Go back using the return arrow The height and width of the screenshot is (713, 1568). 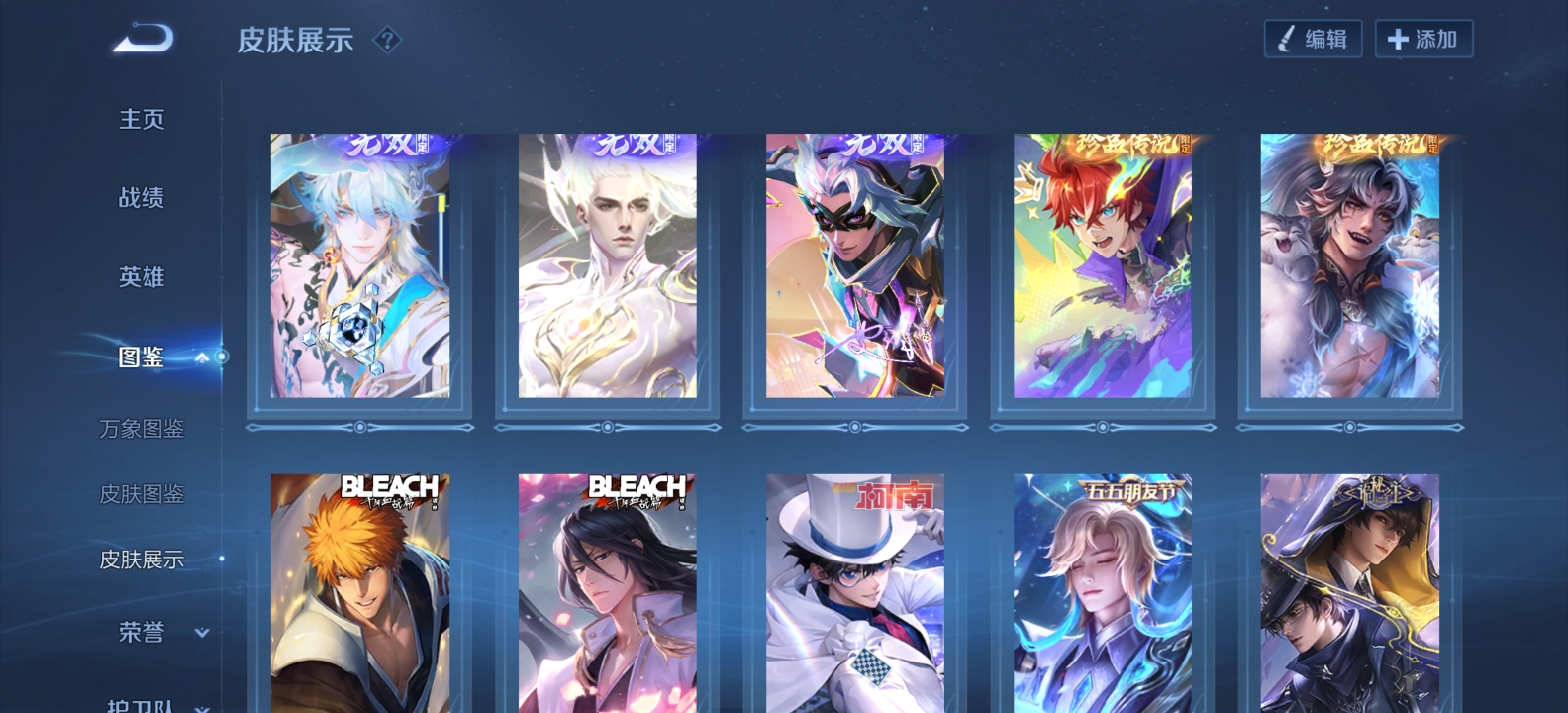tap(144, 40)
